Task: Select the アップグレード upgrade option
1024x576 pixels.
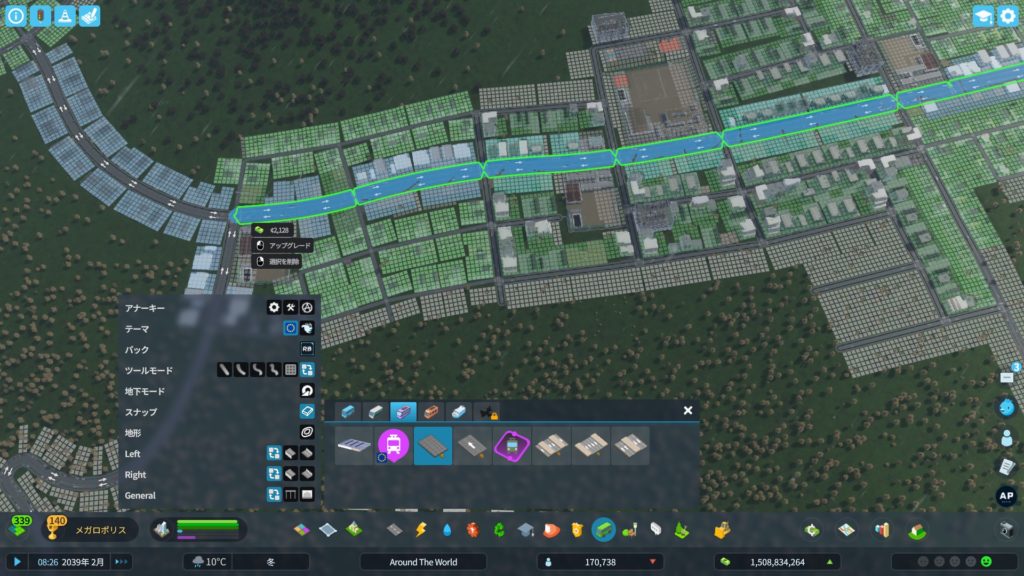Action: click(284, 245)
